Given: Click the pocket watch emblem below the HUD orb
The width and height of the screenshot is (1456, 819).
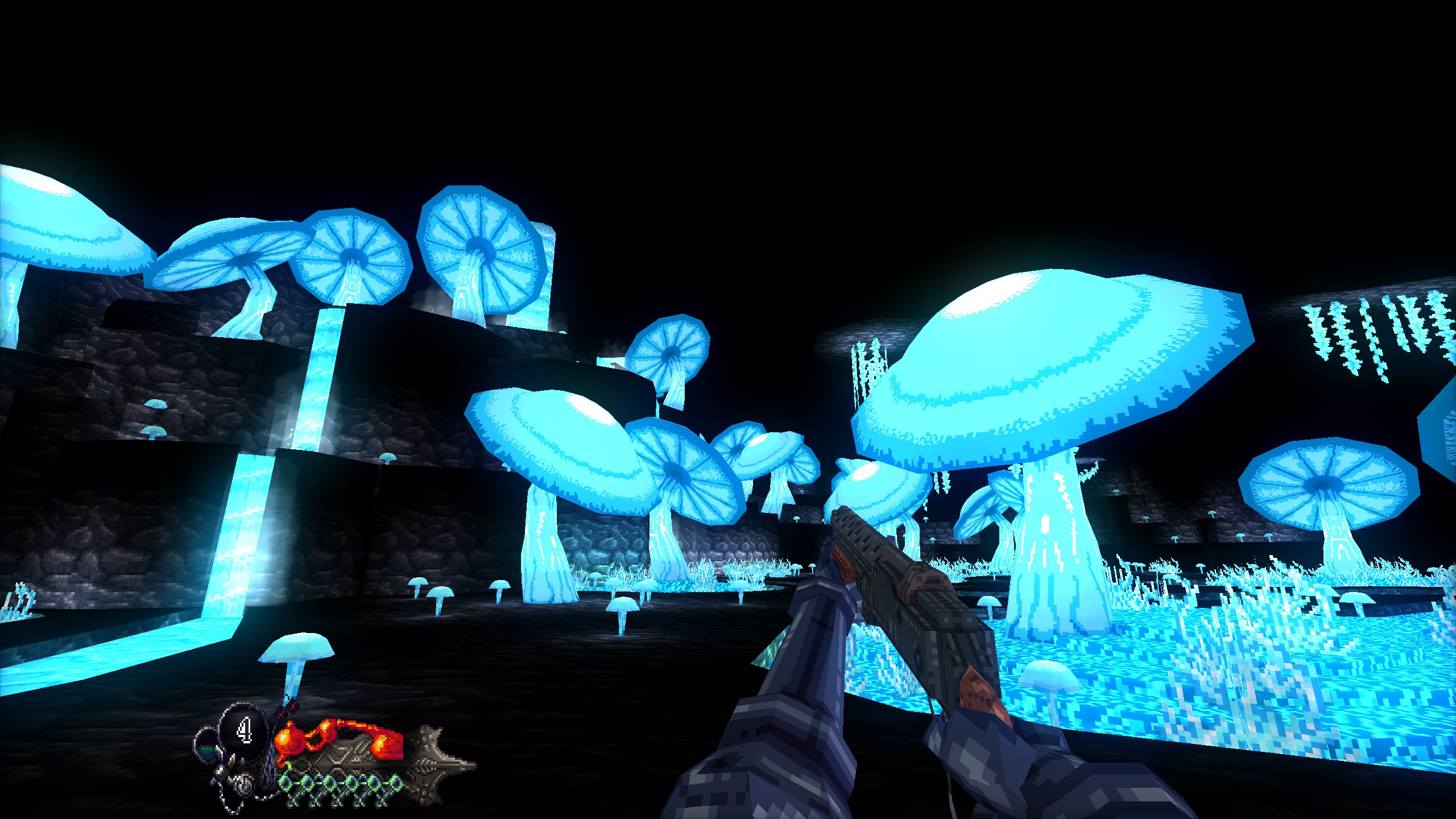Looking at the screenshot, I should point(243,782).
